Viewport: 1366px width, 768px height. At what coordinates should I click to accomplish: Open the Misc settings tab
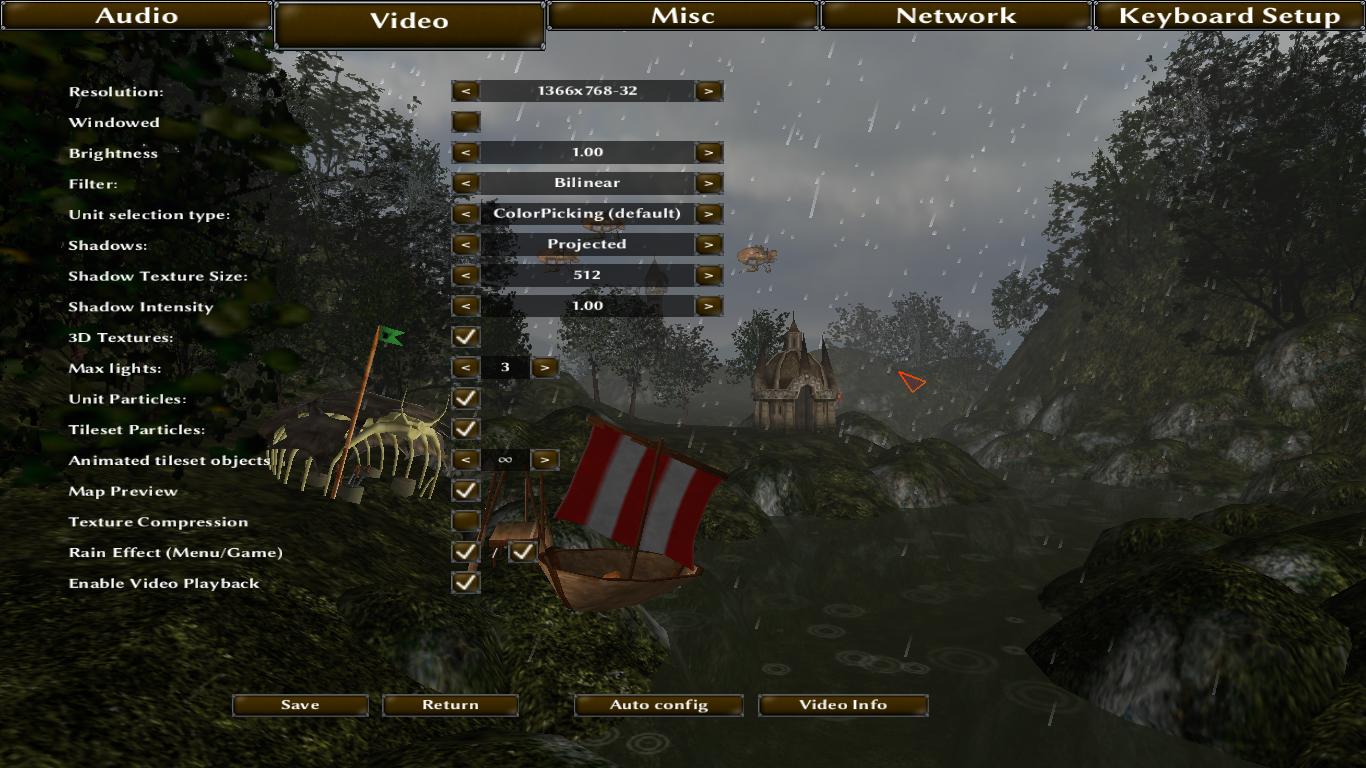point(683,16)
